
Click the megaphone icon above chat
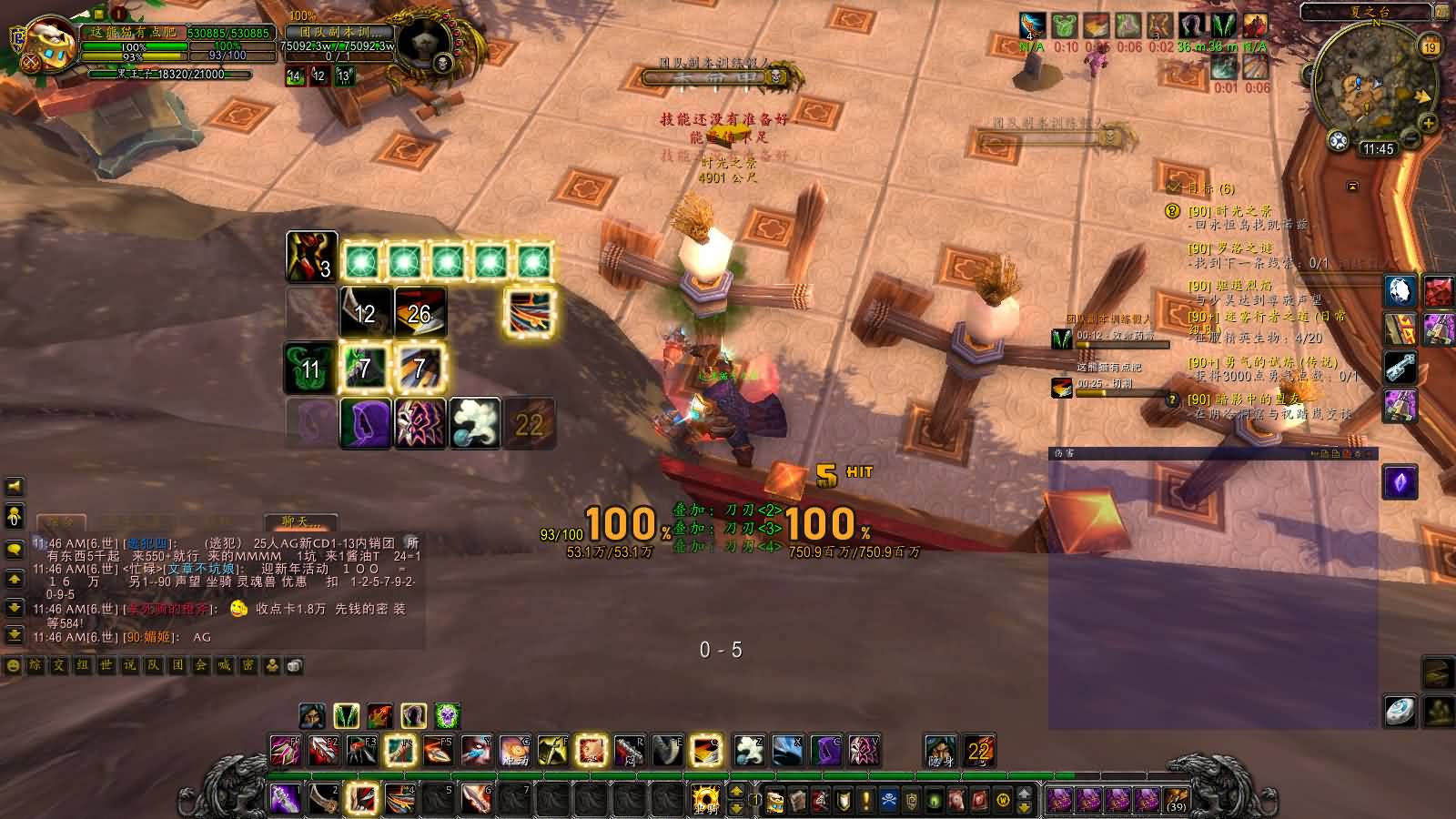click(14, 488)
